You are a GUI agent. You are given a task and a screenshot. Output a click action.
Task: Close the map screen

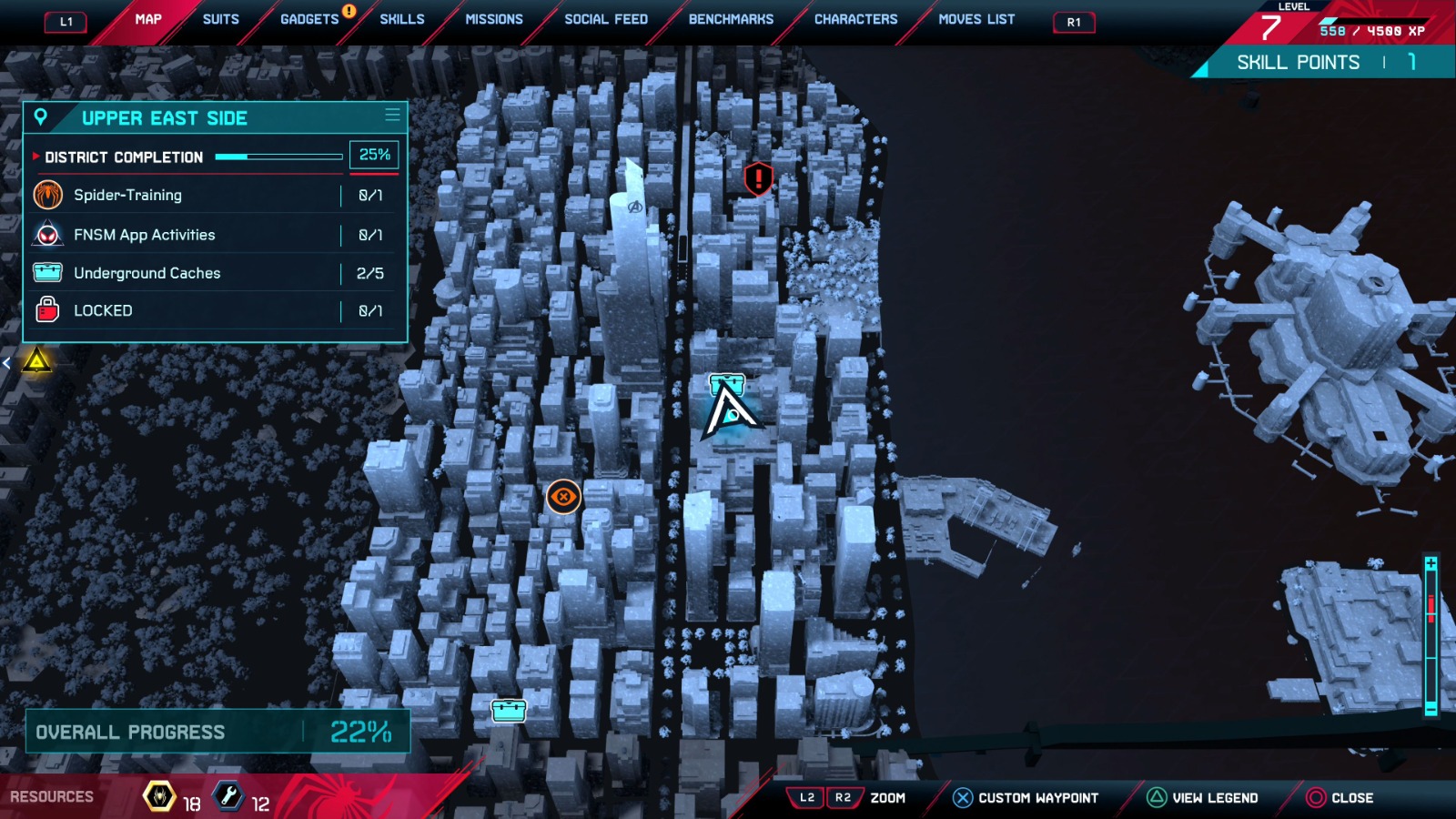[x=1340, y=798]
